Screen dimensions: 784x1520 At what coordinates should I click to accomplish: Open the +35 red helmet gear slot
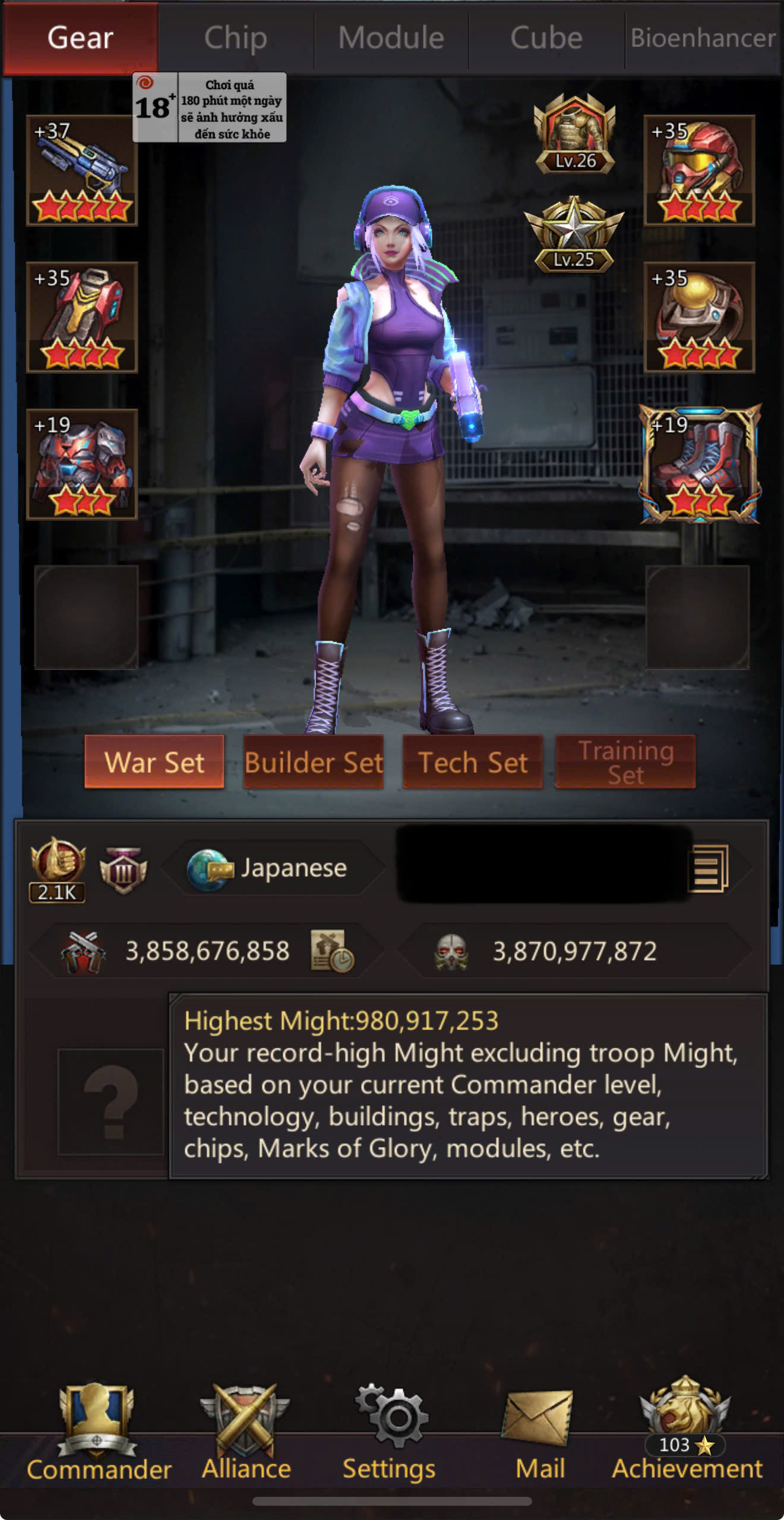coord(699,170)
